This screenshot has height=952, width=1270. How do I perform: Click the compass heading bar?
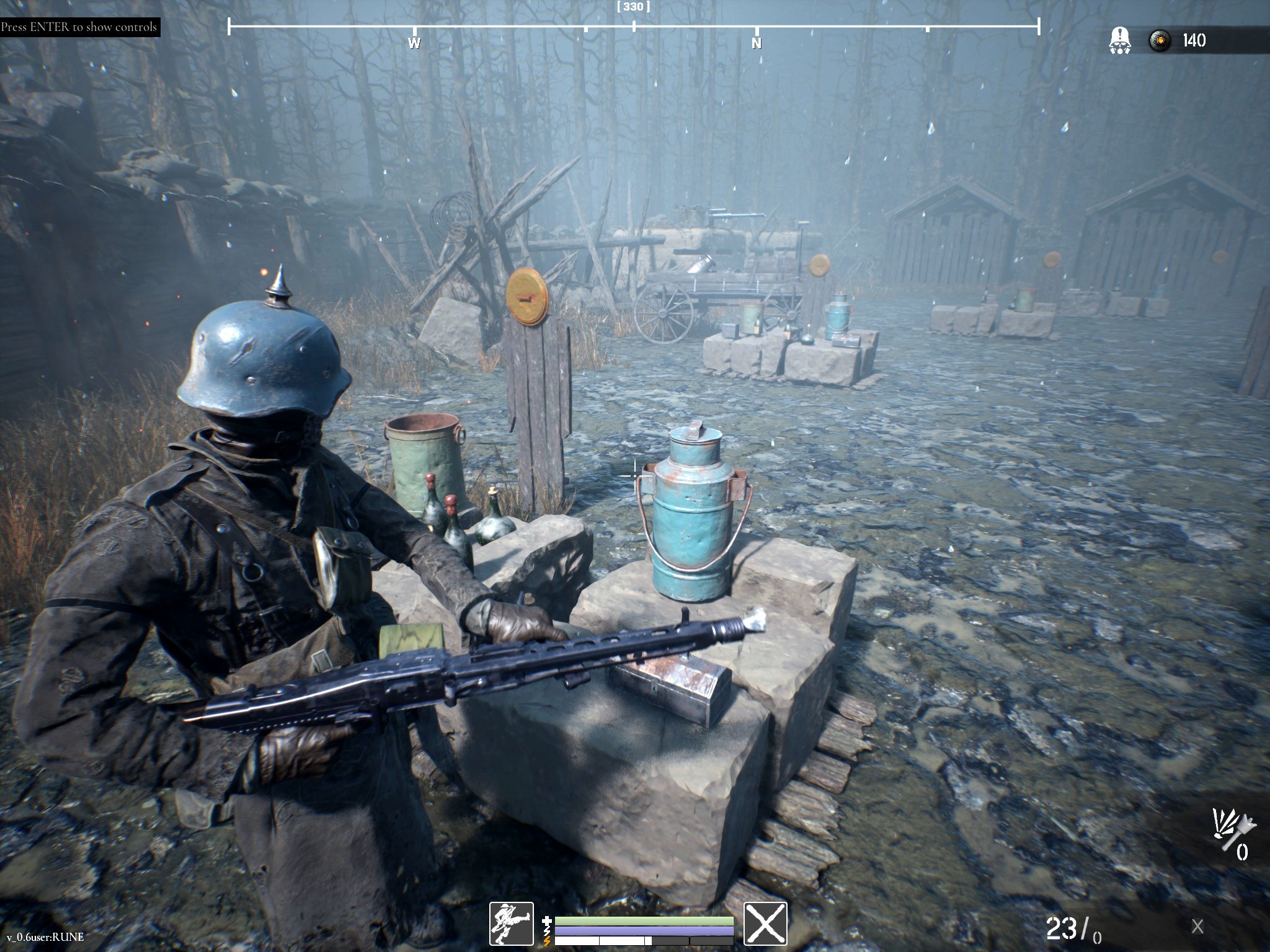point(633,27)
